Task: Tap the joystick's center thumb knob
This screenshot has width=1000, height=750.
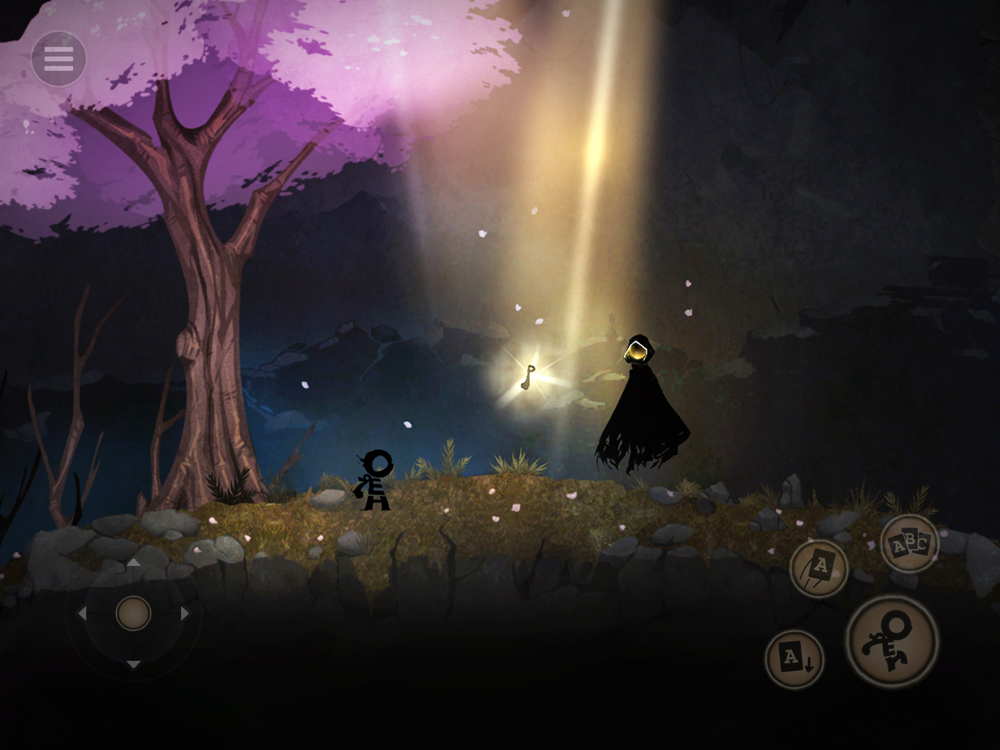Action: coord(133,612)
